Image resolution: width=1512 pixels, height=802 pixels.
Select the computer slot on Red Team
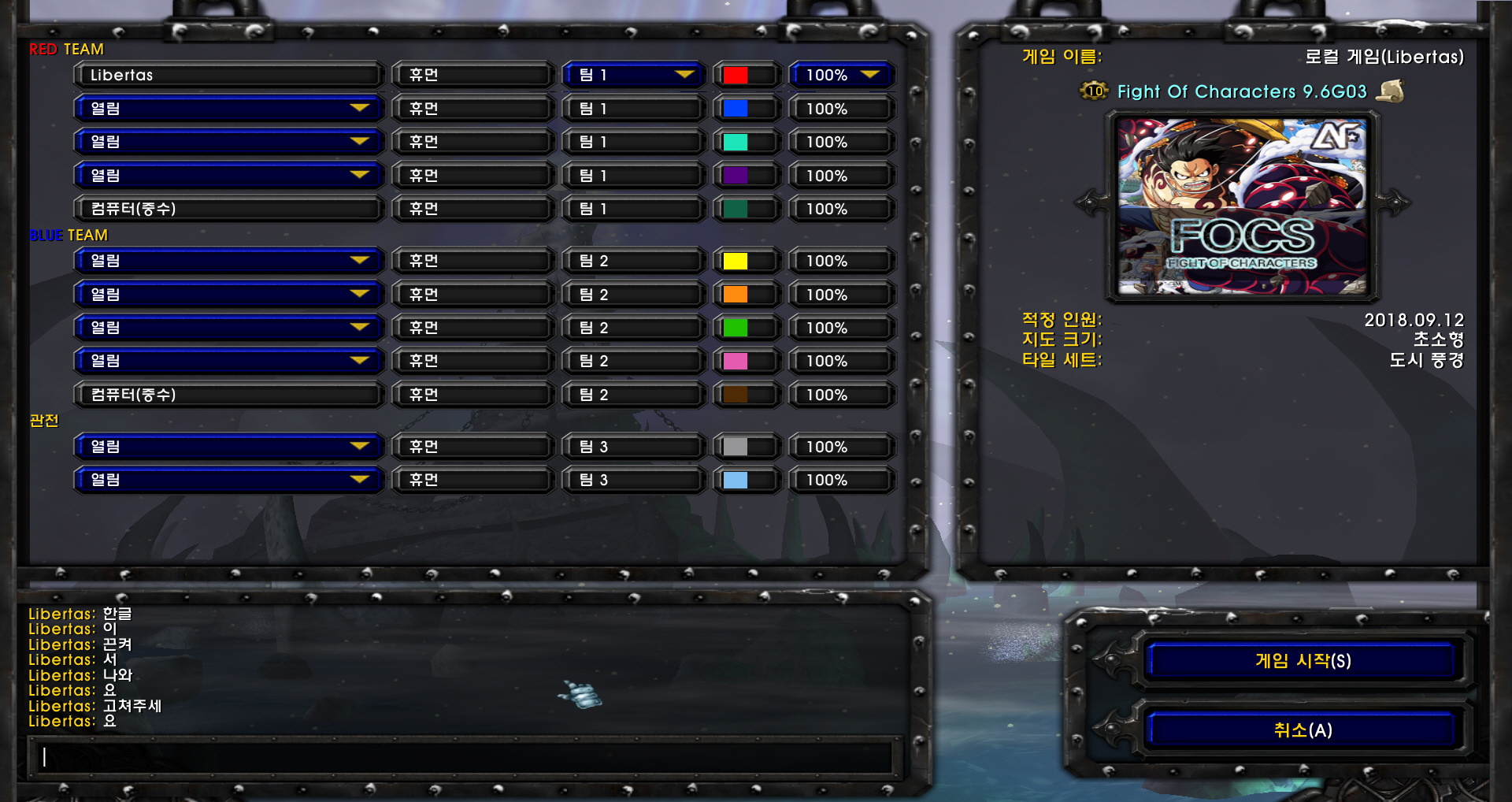pyautogui.click(x=228, y=209)
